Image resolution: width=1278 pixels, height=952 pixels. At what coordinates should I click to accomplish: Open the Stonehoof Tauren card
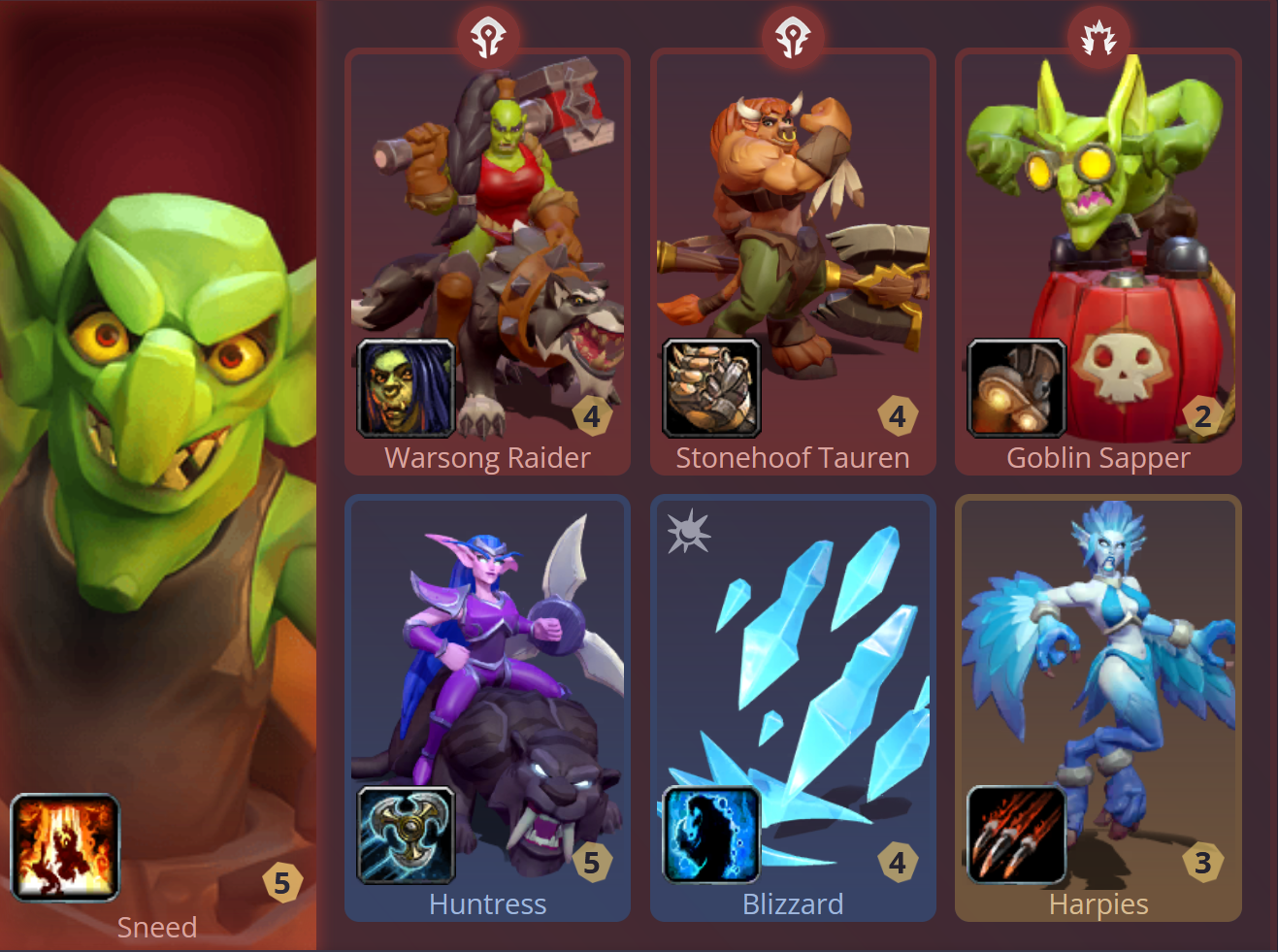point(793,243)
